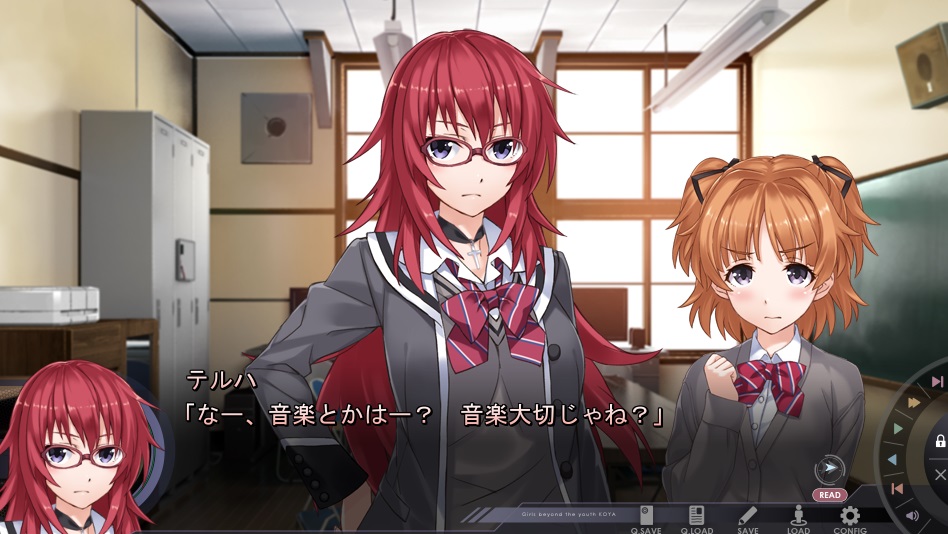Activate the yellow fast-forward arrows
The height and width of the screenshot is (534, 948).
click(913, 402)
